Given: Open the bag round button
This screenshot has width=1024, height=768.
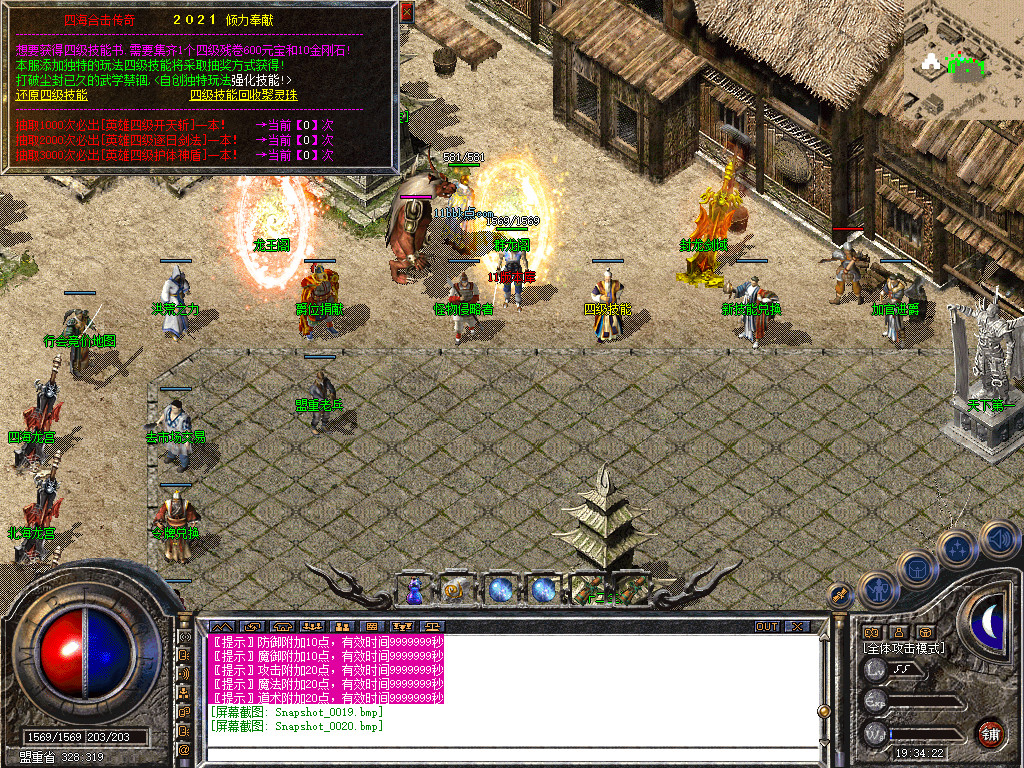Looking at the screenshot, I should point(916,570).
